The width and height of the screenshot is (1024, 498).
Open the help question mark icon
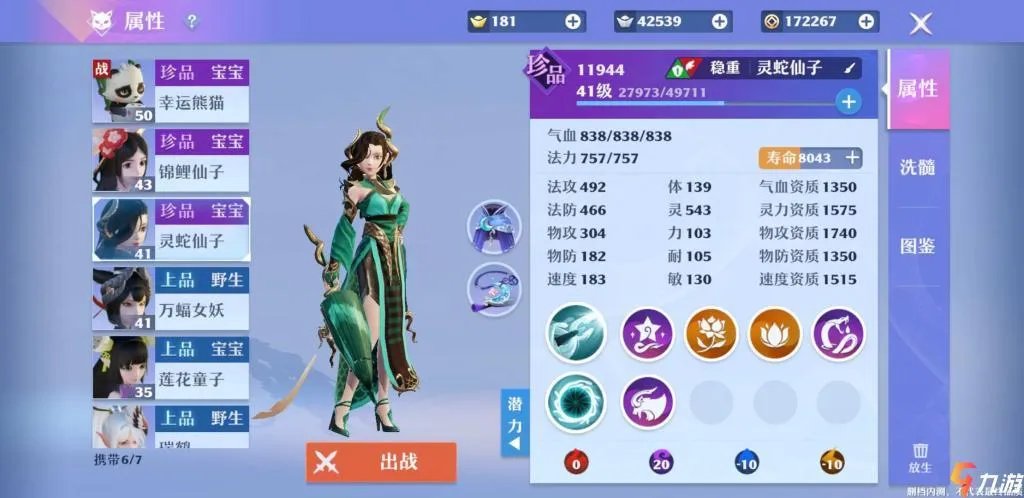192,22
